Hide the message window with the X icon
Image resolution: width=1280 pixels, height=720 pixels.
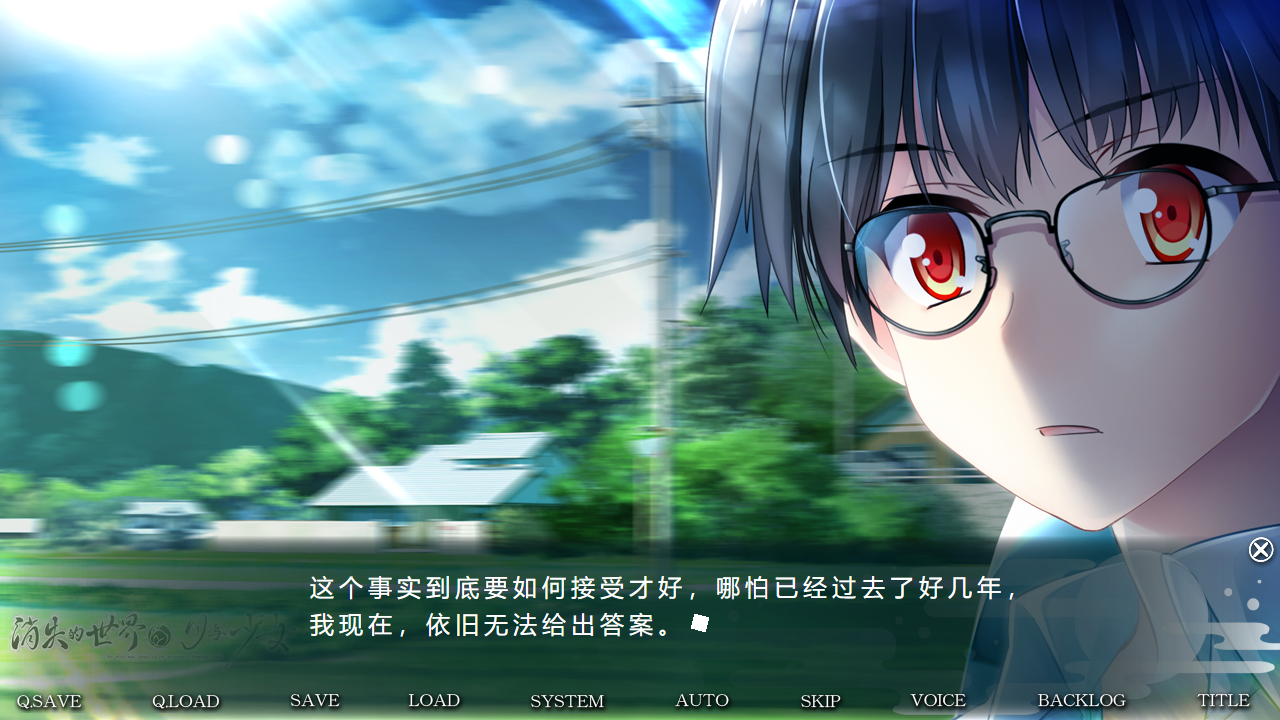point(1260,550)
